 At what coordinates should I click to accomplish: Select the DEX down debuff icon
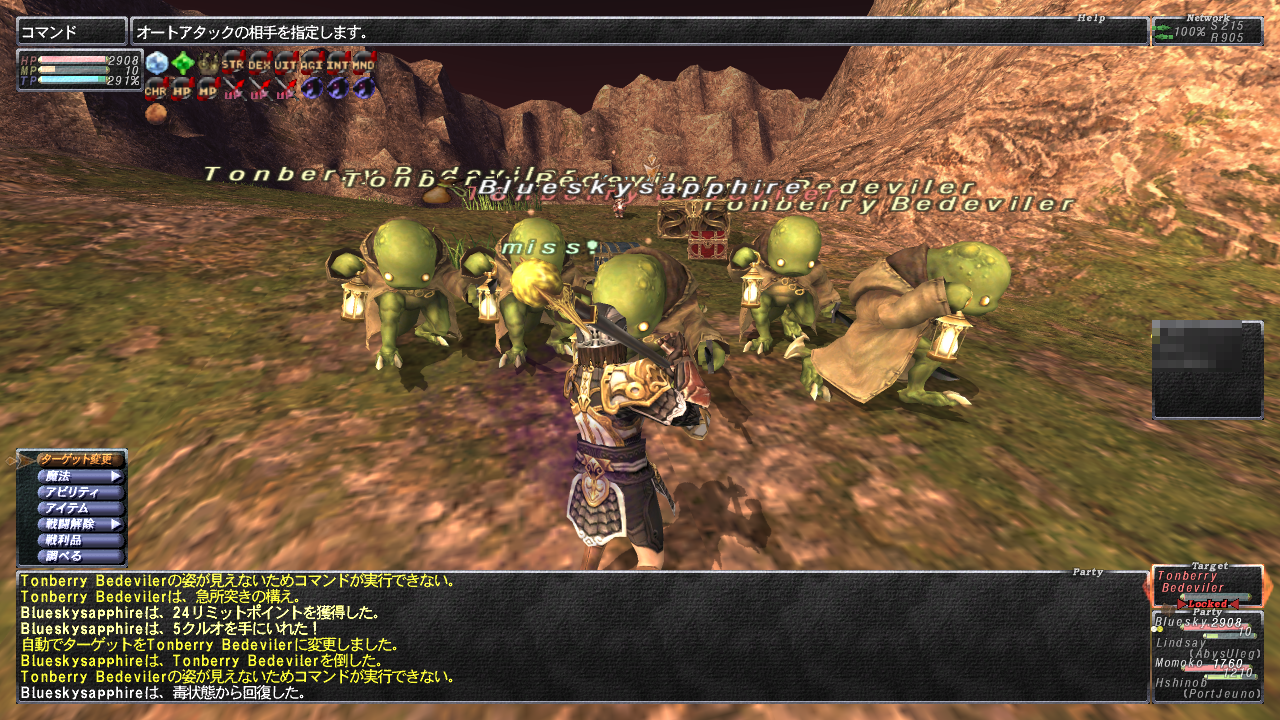(x=259, y=63)
